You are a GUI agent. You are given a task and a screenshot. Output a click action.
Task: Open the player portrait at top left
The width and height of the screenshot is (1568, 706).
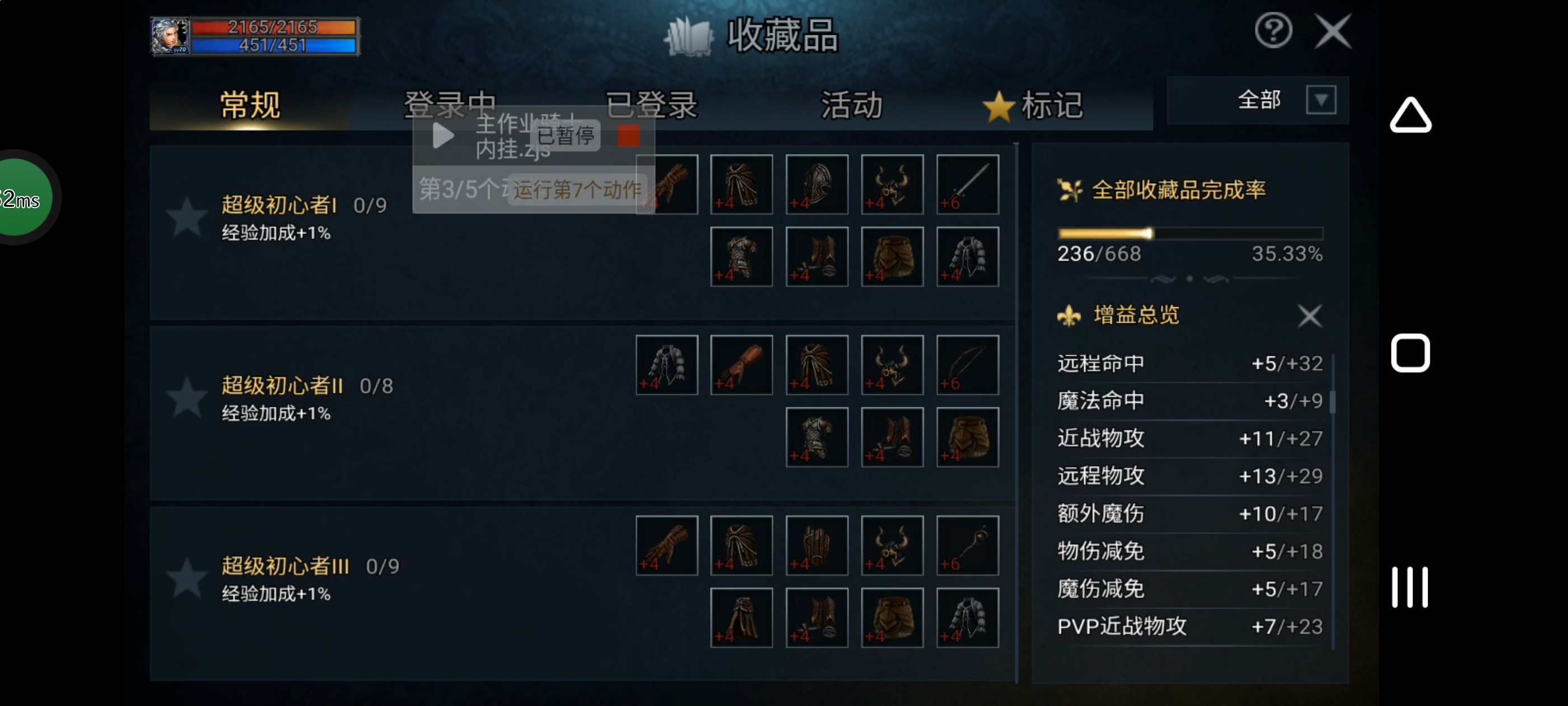click(169, 36)
